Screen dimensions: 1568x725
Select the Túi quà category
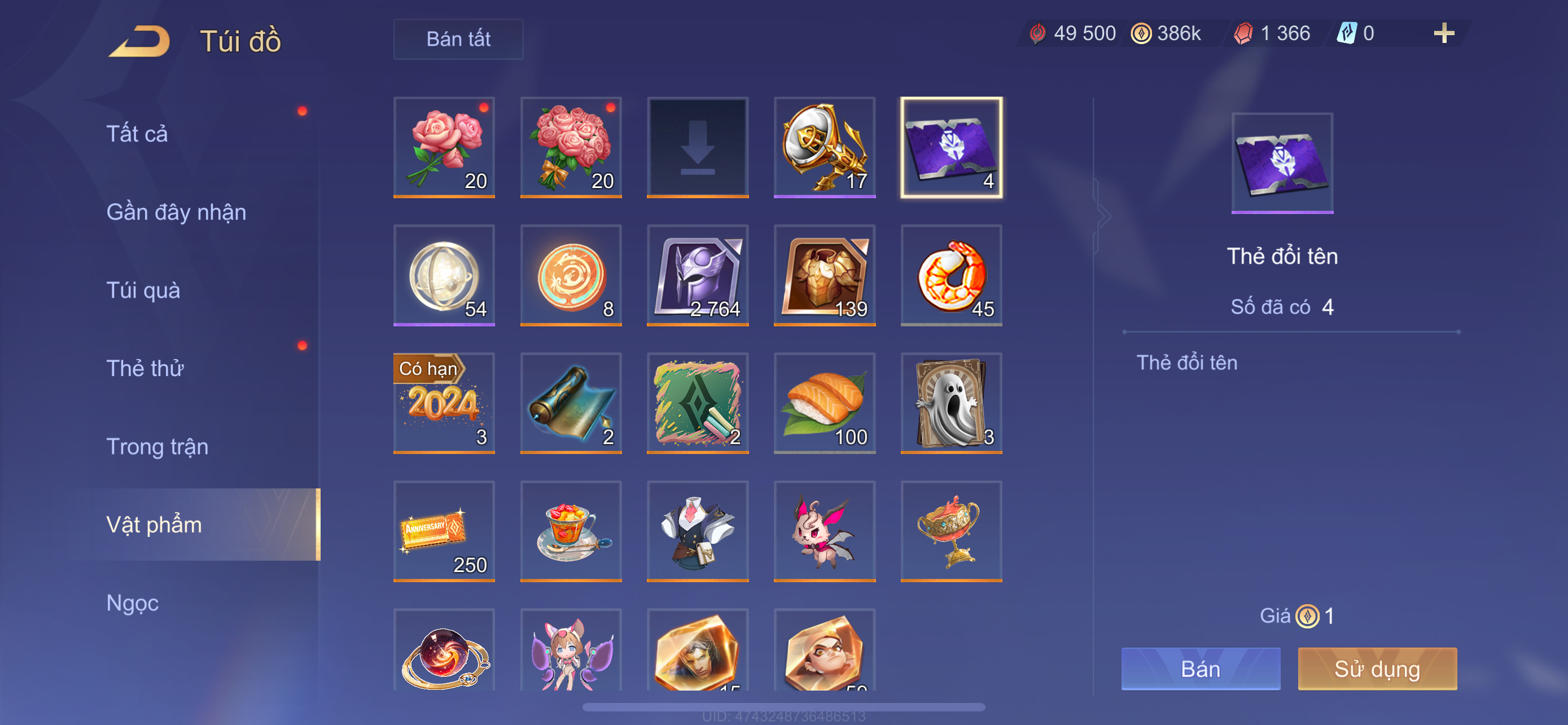click(143, 290)
